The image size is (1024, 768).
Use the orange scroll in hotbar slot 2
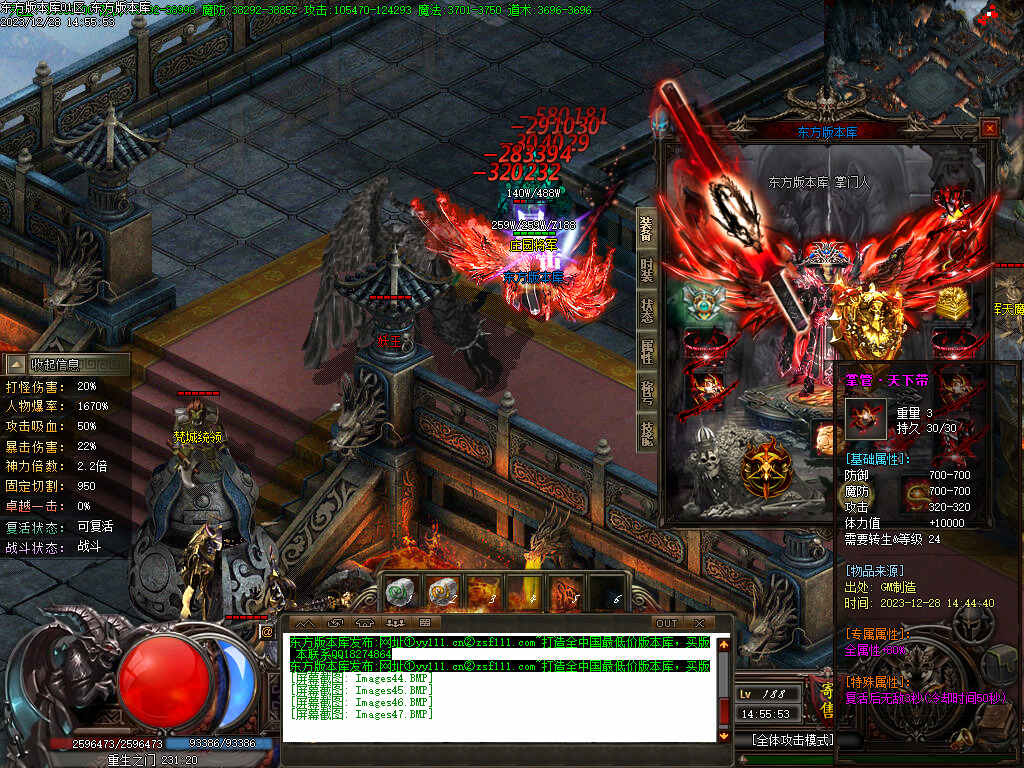pyautogui.click(x=440, y=593)
